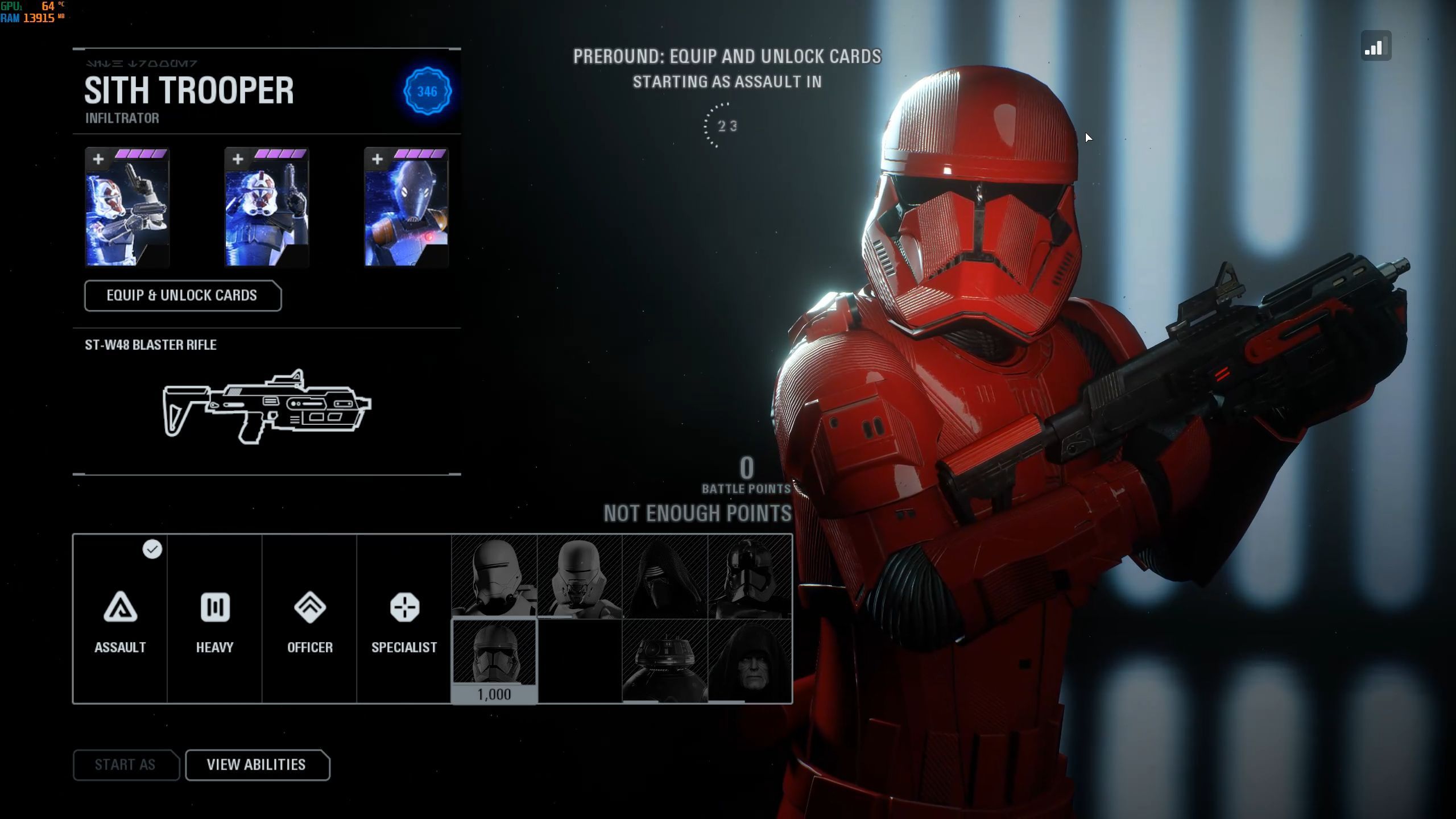Select the Kylo Ren hero portrait
The image size is (1456, 819).
[664, 577]
